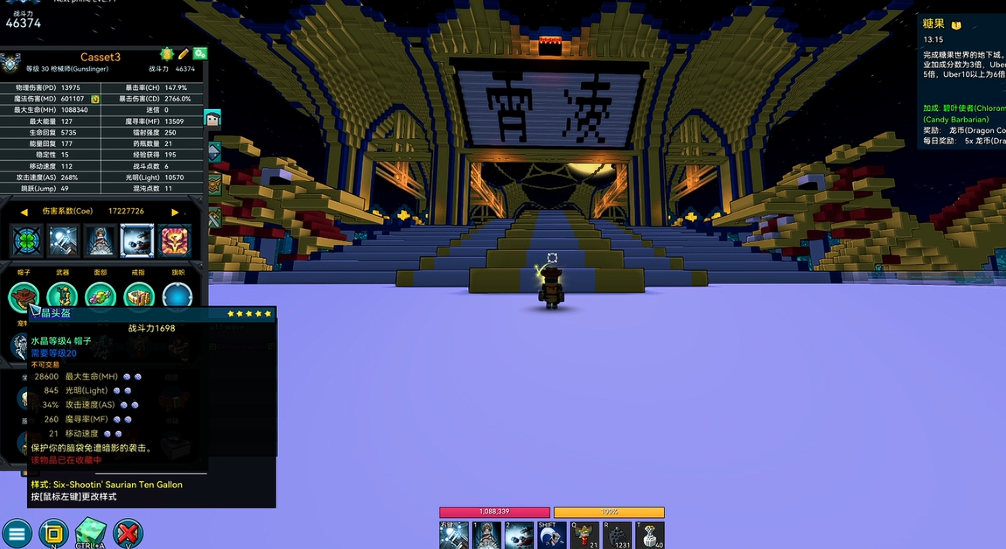Activate the crescent moon dodge skill
1006x549 pixels.
click(x=552, y=536)
